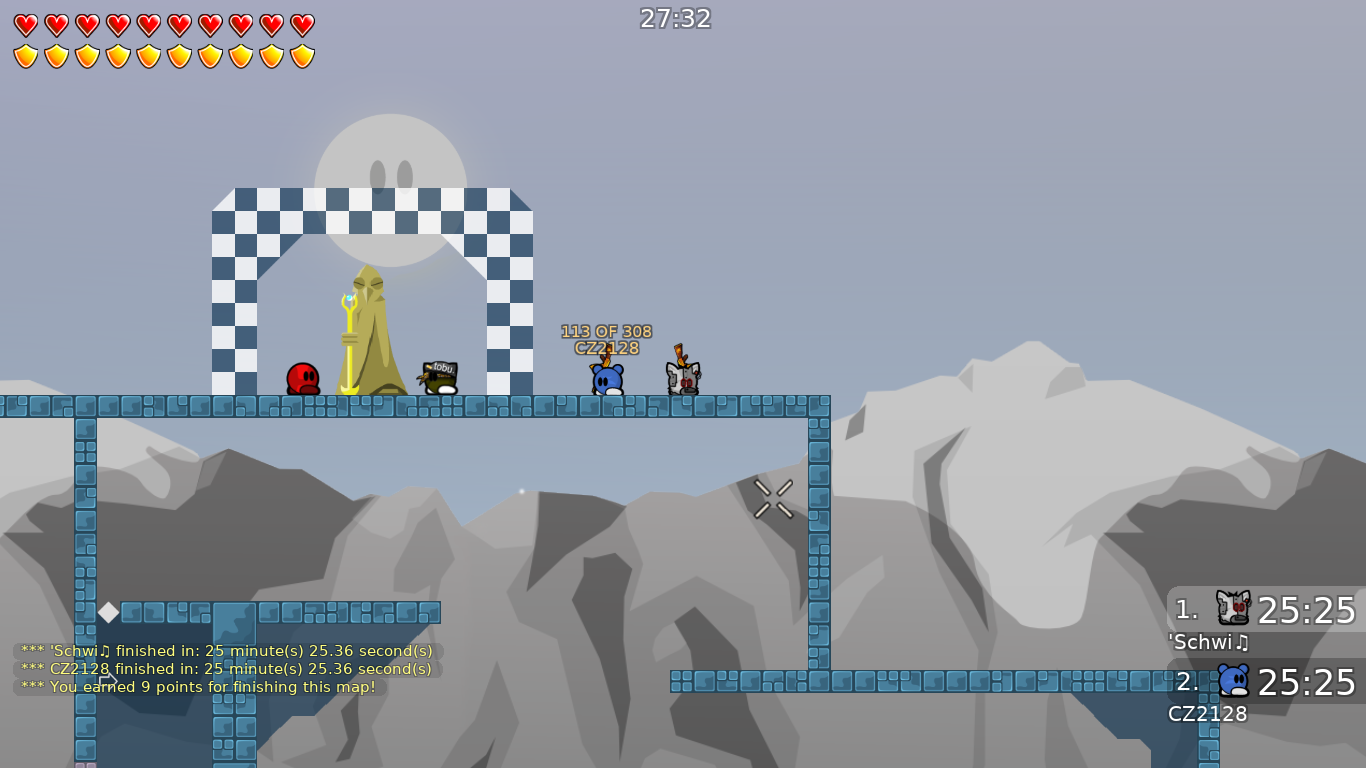
Task: Select the 25:25 finish time beside rank 1
Action: 1305,610
